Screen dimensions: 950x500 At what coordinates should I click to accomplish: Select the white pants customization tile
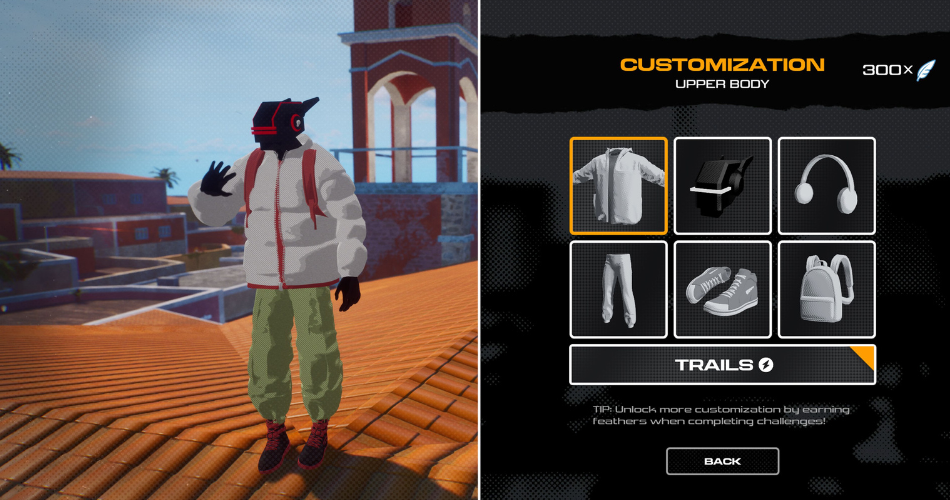(x=618, y=289)
